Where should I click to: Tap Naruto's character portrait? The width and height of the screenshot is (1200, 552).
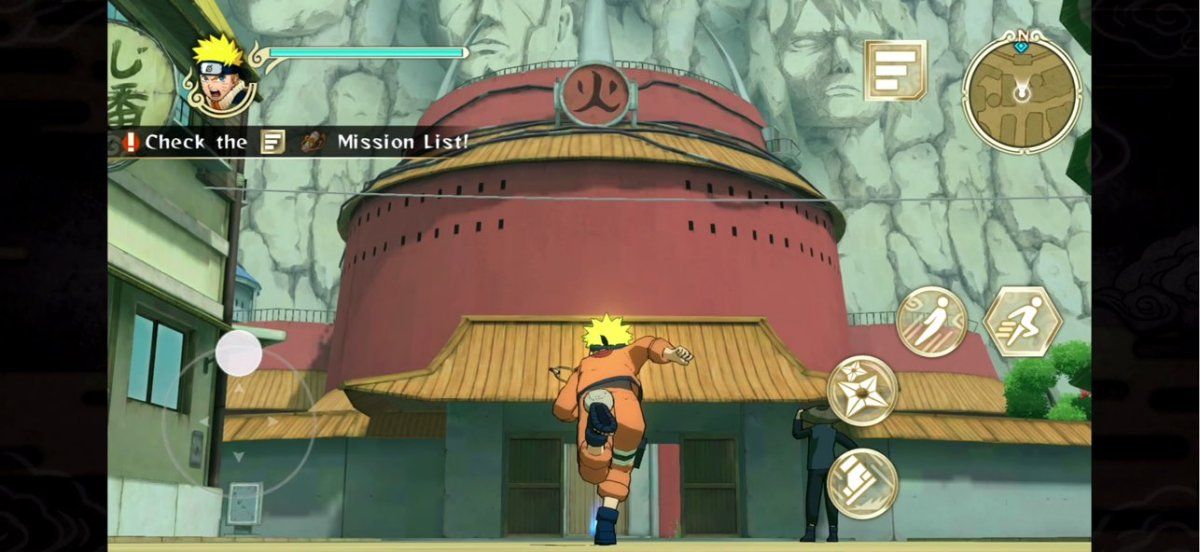219,75
